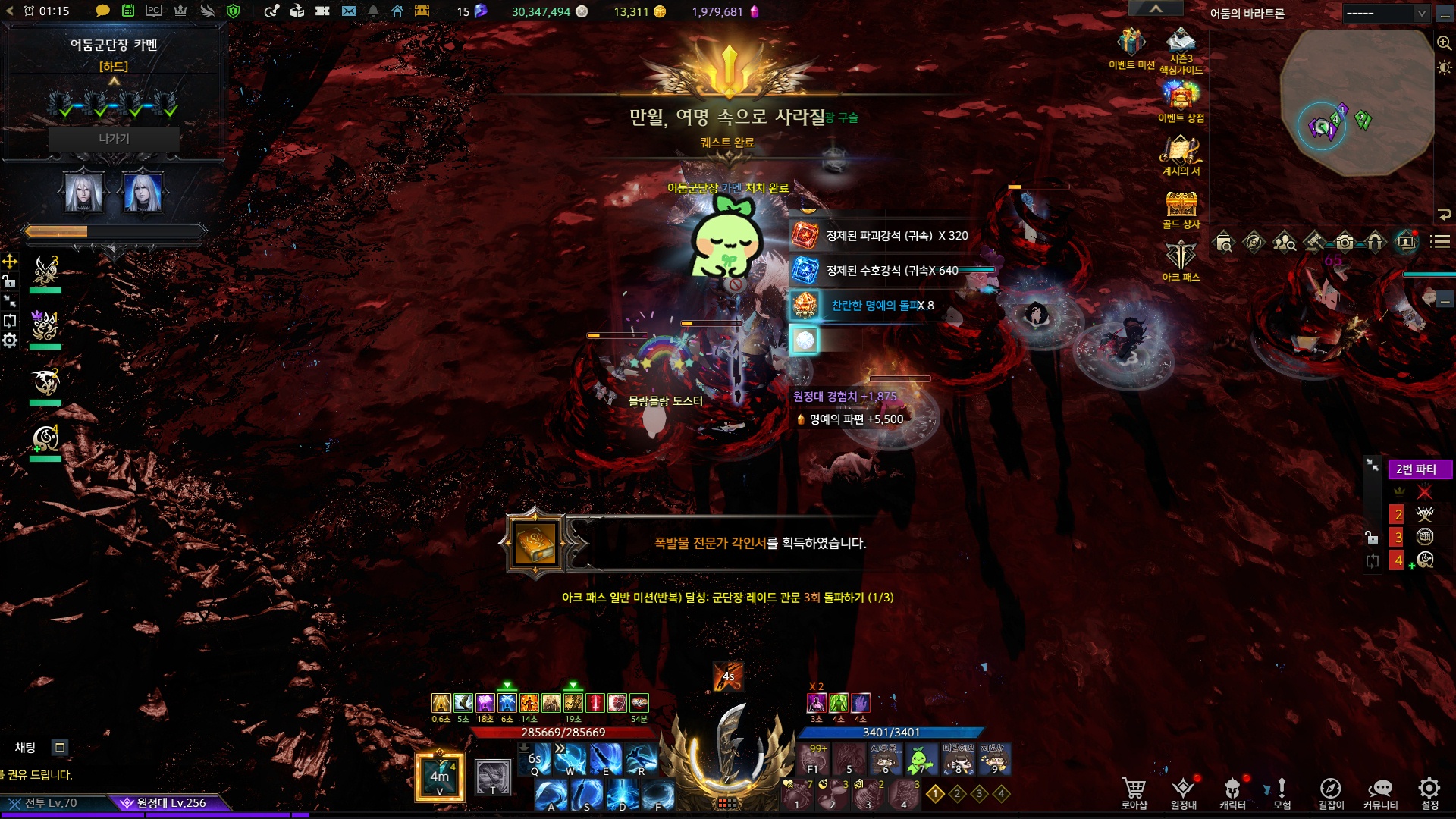Open the channel dropdown above the minimap
This screenshot has width=1456, height=819.
(x=1385, y=13)
